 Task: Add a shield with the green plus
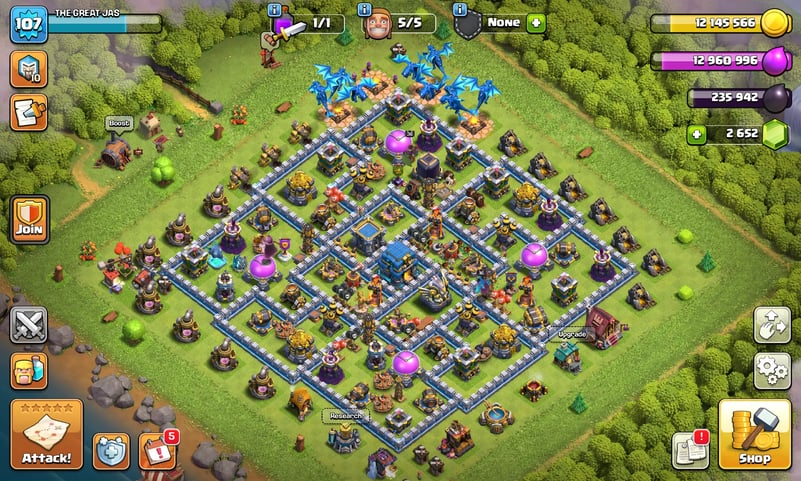536,22
